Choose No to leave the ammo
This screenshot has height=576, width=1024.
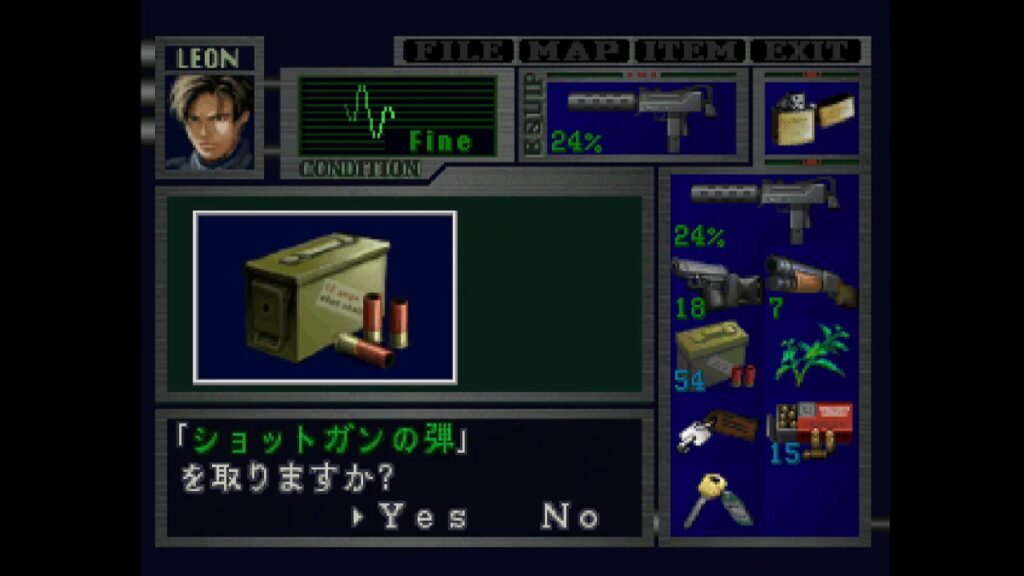tap(570, 516)
